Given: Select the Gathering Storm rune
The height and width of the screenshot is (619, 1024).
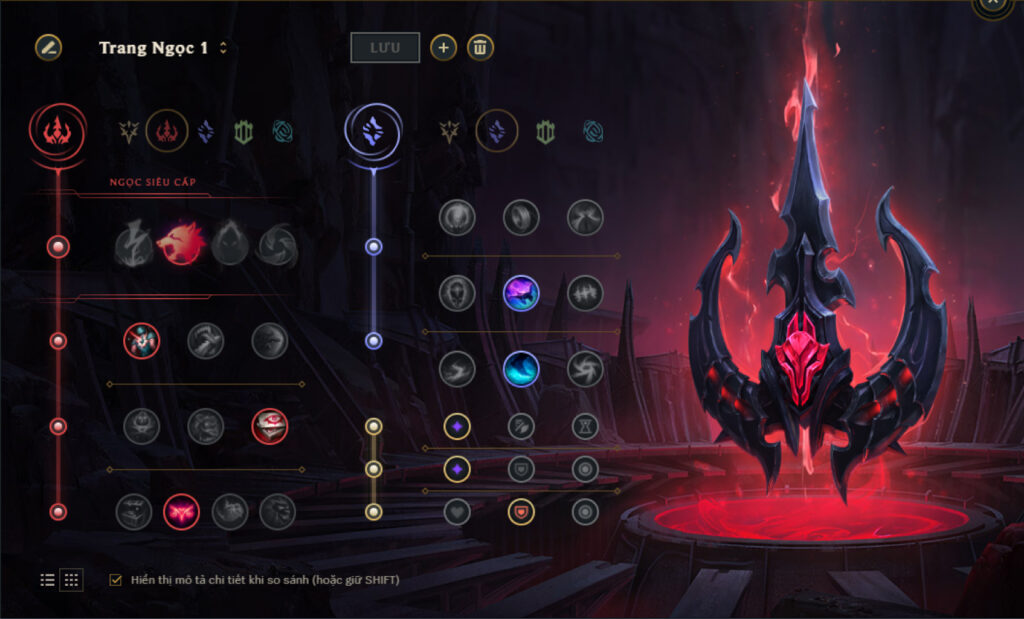Looking at the screenshot, I should (585, 369).
